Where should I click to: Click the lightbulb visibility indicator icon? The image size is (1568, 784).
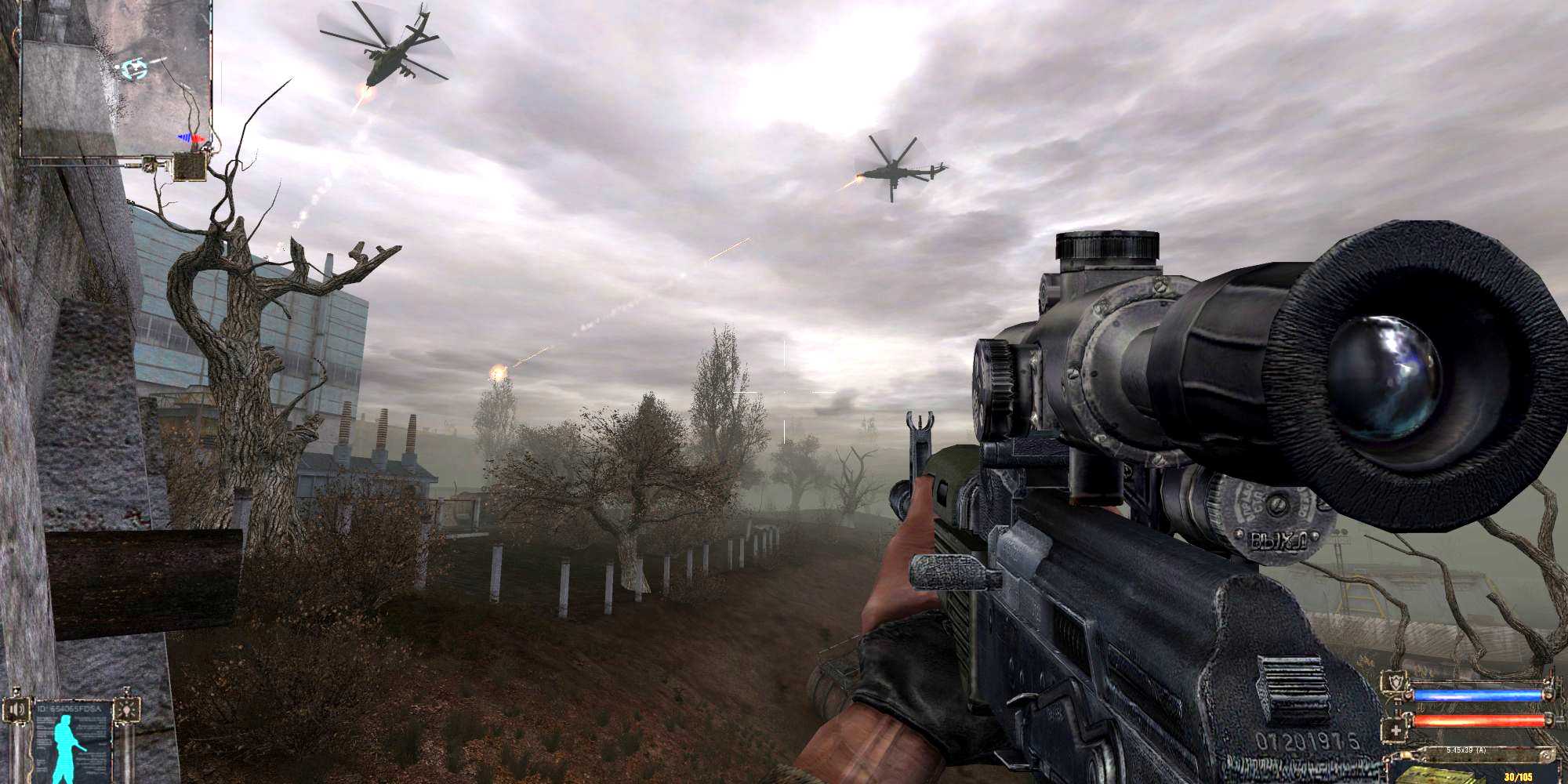[x=125, y=709]
